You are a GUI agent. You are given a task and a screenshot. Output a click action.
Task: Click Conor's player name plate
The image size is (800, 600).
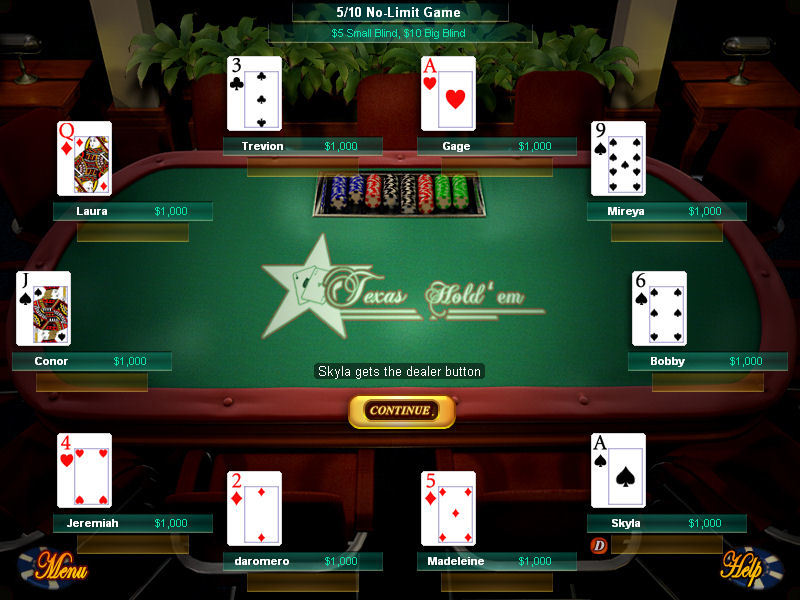(92, 361)
